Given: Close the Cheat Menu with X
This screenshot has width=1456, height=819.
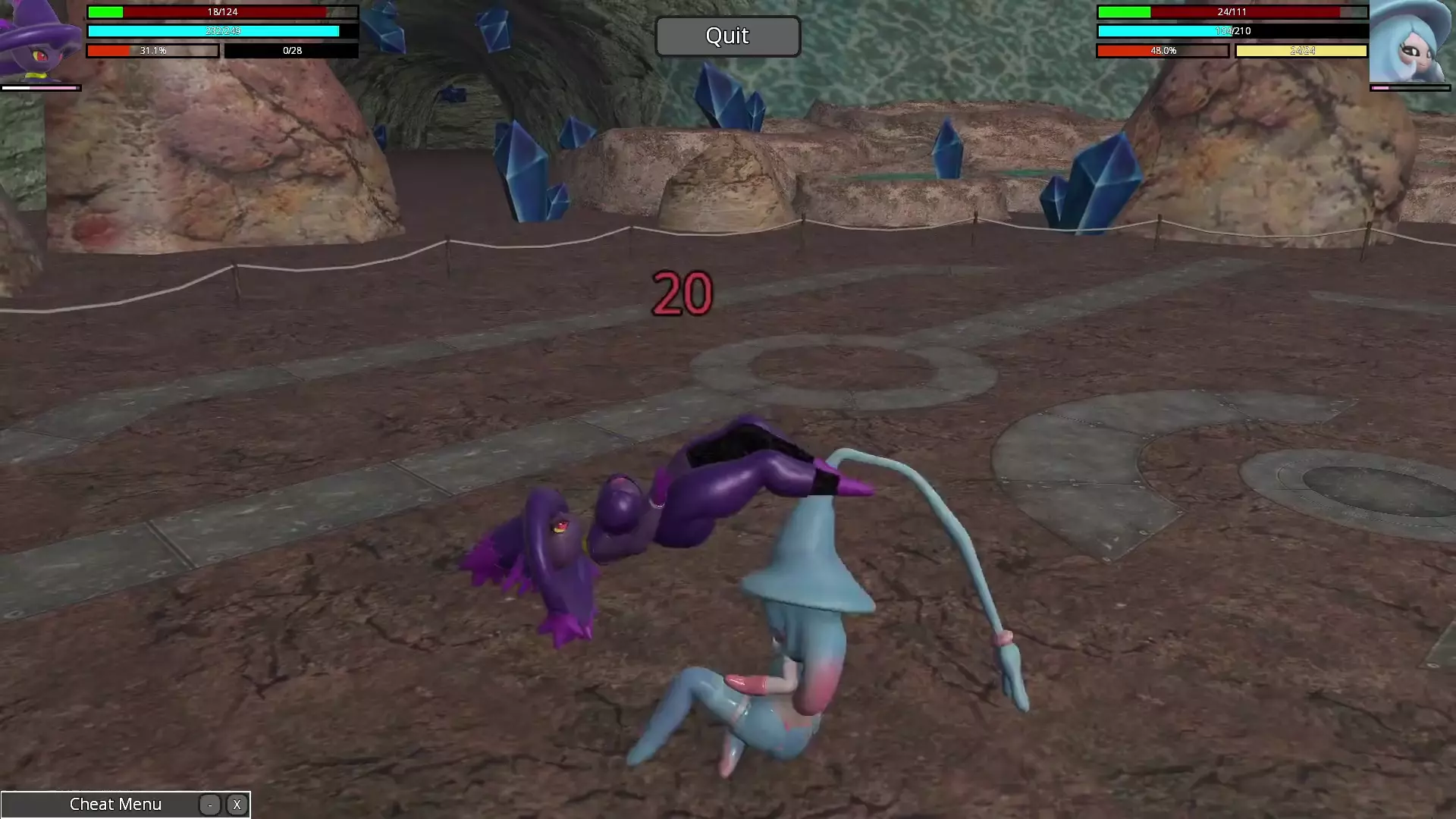Looking at the screenshot, I should click(237, 805).
